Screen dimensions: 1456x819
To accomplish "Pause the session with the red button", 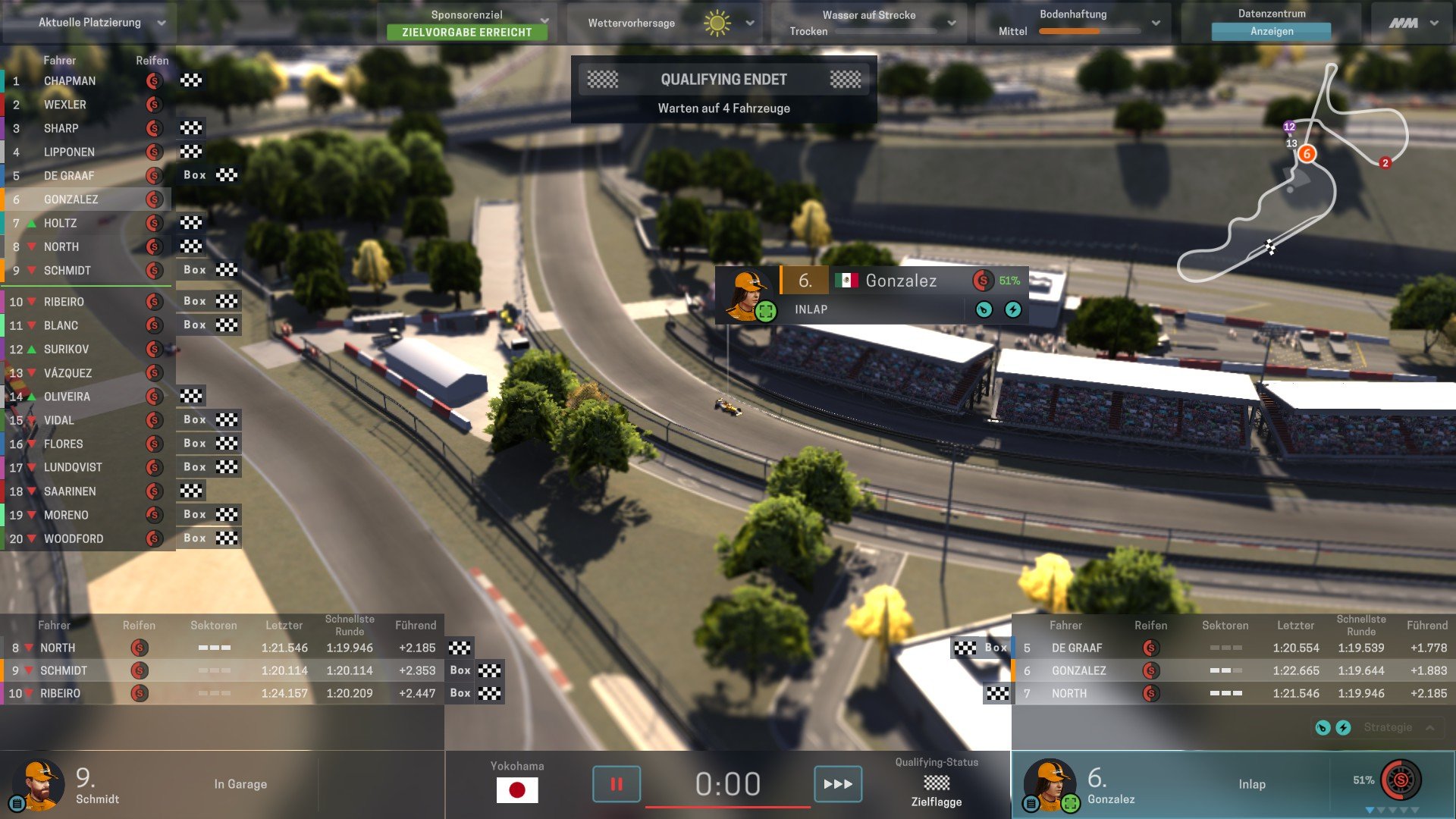I will click(x=616, y=783).
